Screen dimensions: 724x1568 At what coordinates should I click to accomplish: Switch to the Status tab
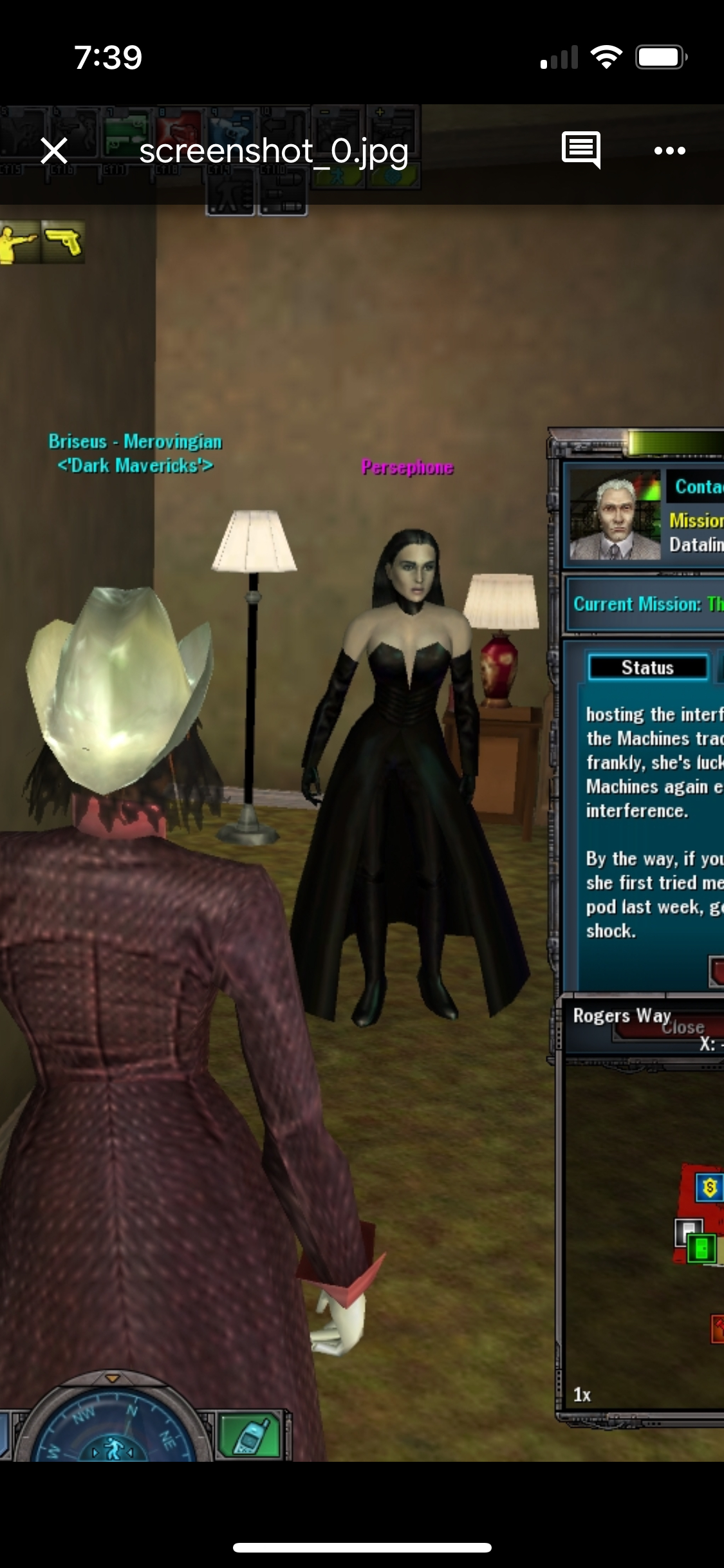[x=647, y=667]
